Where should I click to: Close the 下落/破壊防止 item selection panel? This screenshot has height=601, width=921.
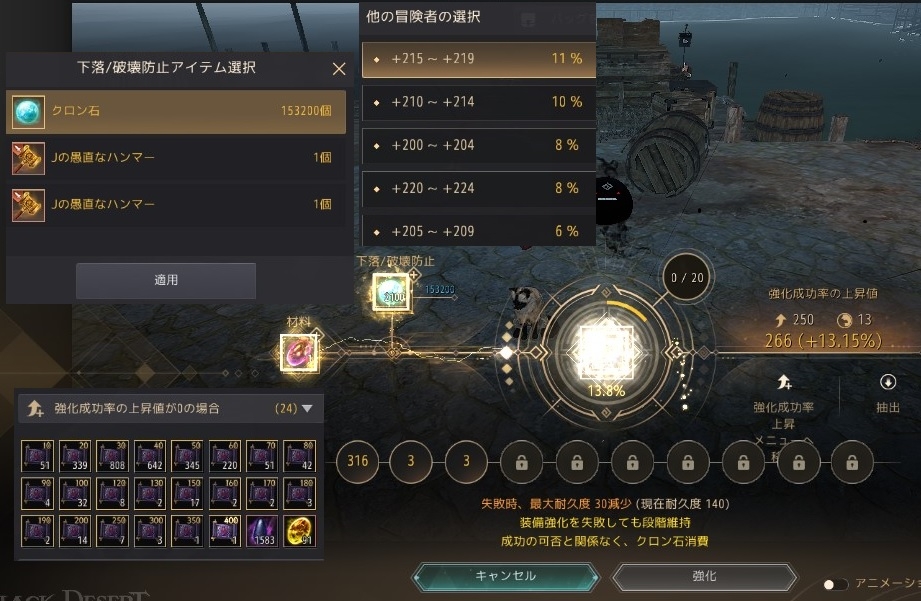point(339,69)
